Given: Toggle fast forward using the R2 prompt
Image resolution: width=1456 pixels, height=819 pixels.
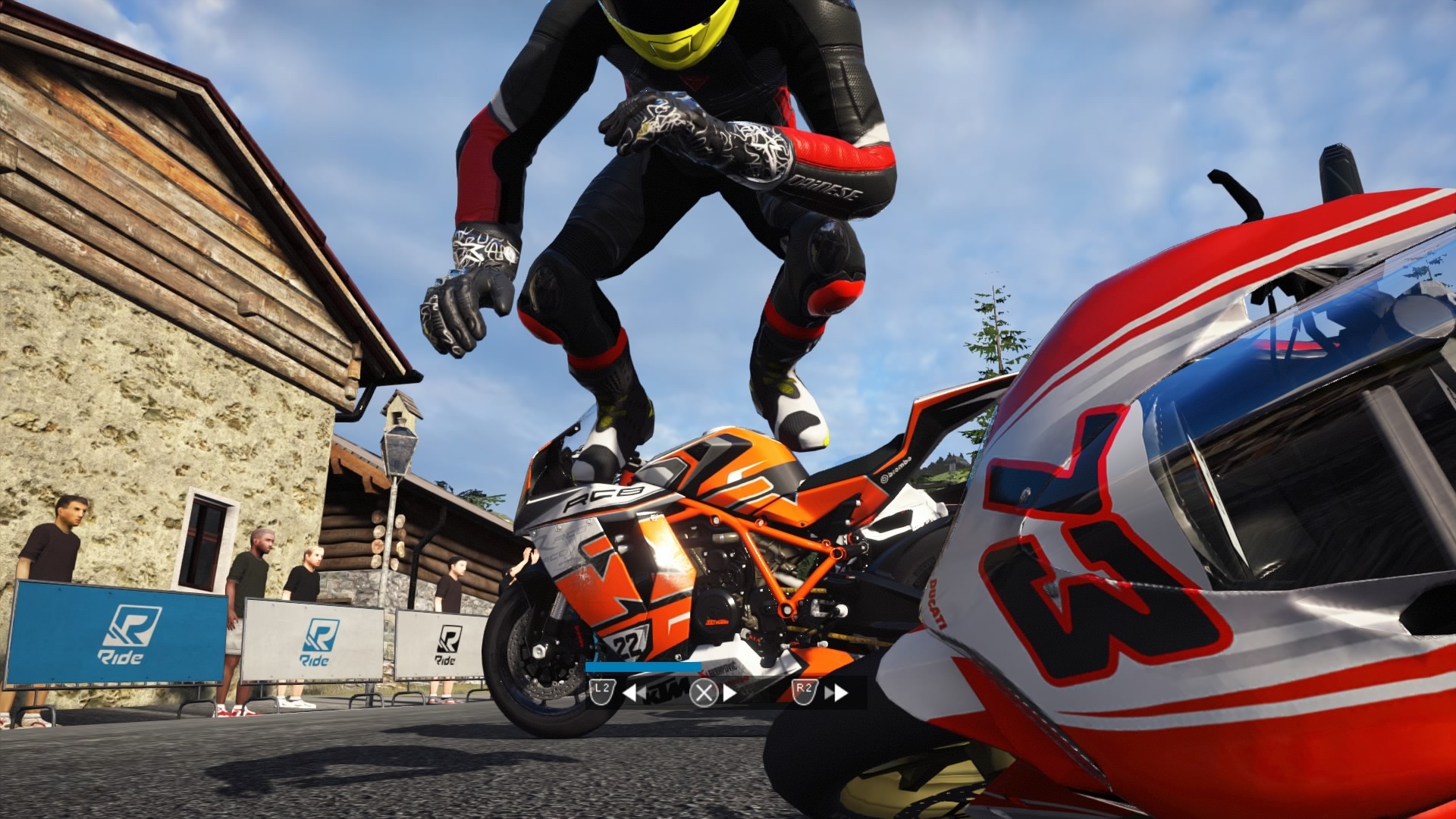Looking at the screenshot, I should (x=805, y=692).
